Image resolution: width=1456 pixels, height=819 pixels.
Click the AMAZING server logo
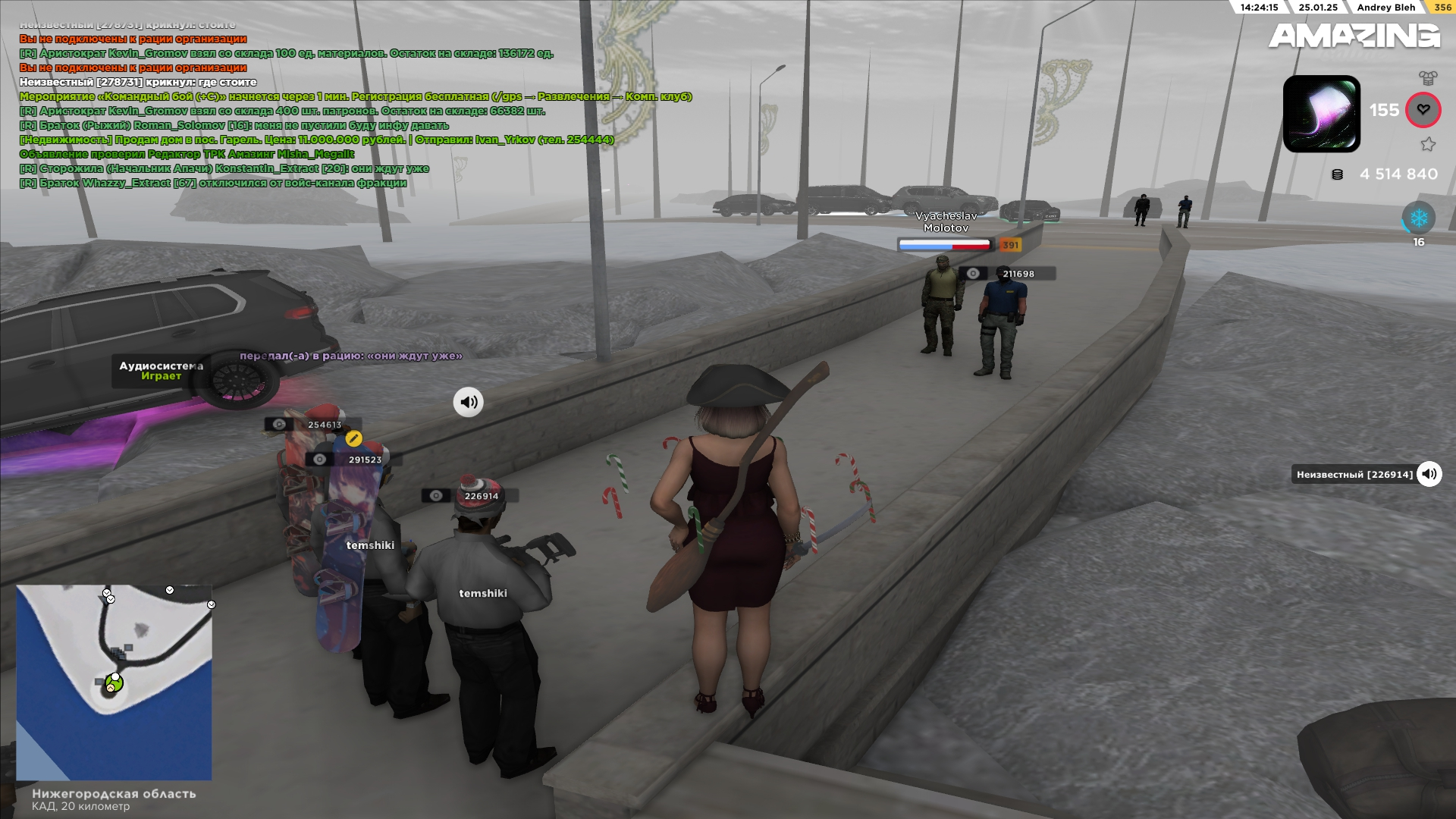(x=1354, y=36)
